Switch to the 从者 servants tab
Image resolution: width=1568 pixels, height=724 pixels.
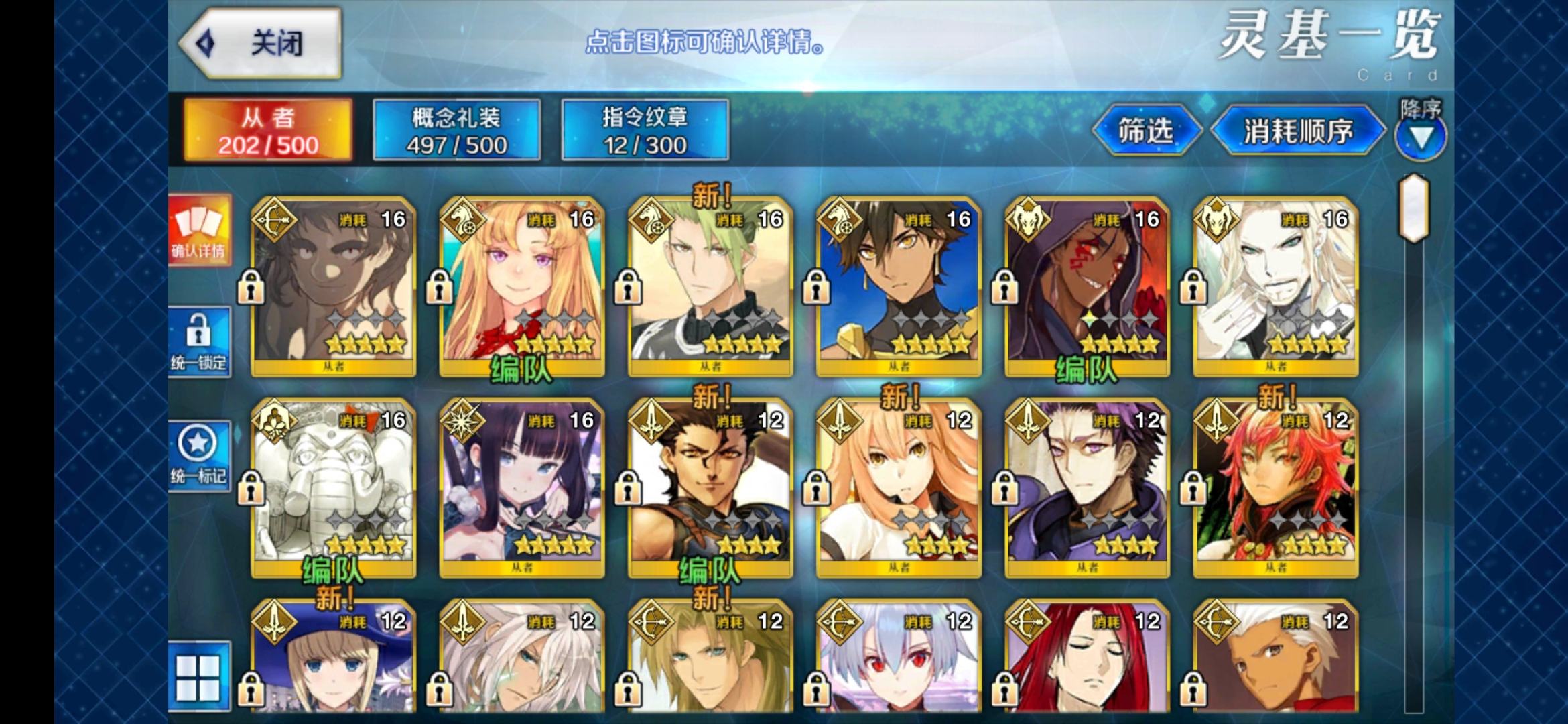[268, 130]
